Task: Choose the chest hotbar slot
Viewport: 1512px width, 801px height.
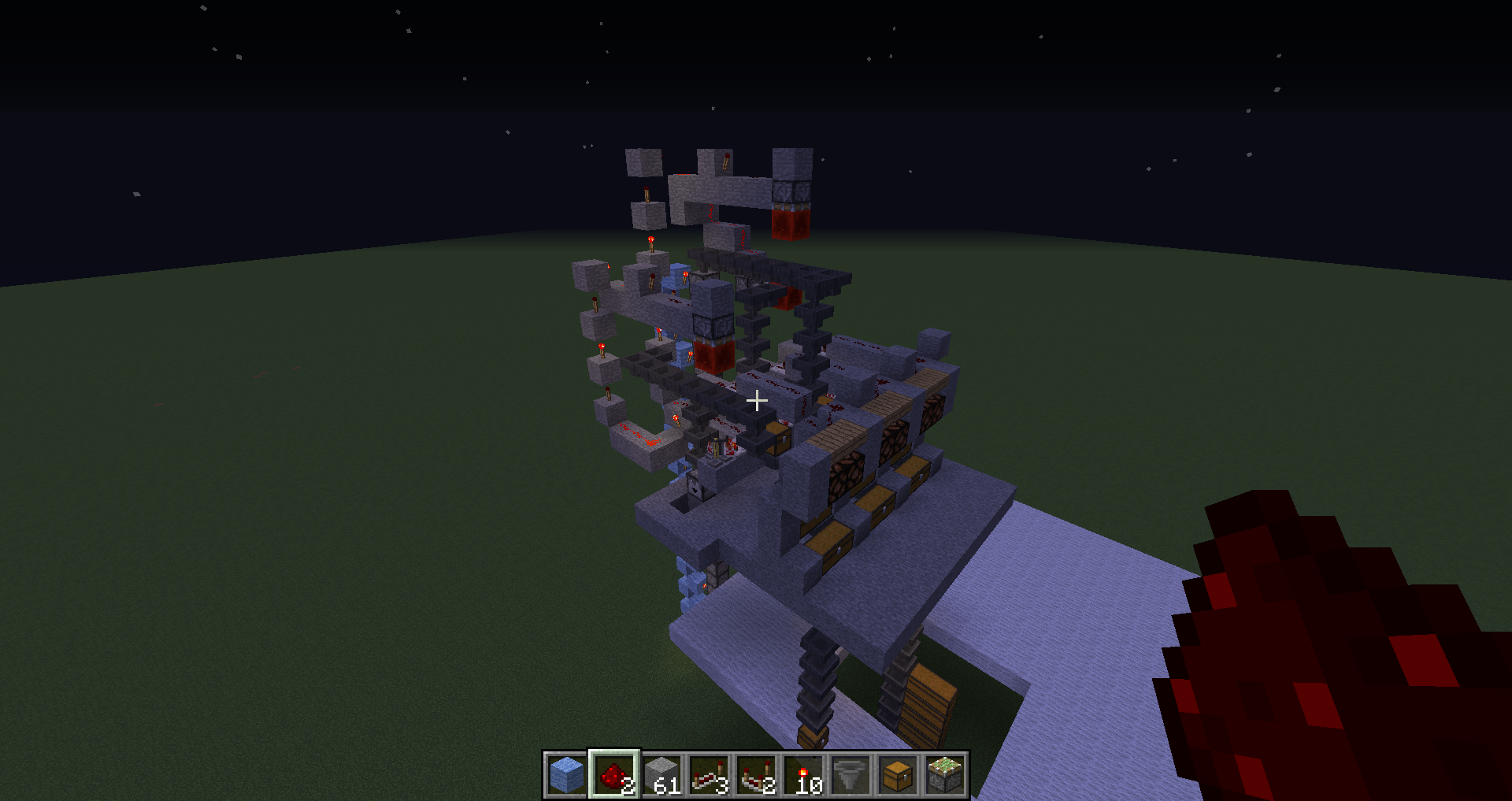Action: click(898, 775)
